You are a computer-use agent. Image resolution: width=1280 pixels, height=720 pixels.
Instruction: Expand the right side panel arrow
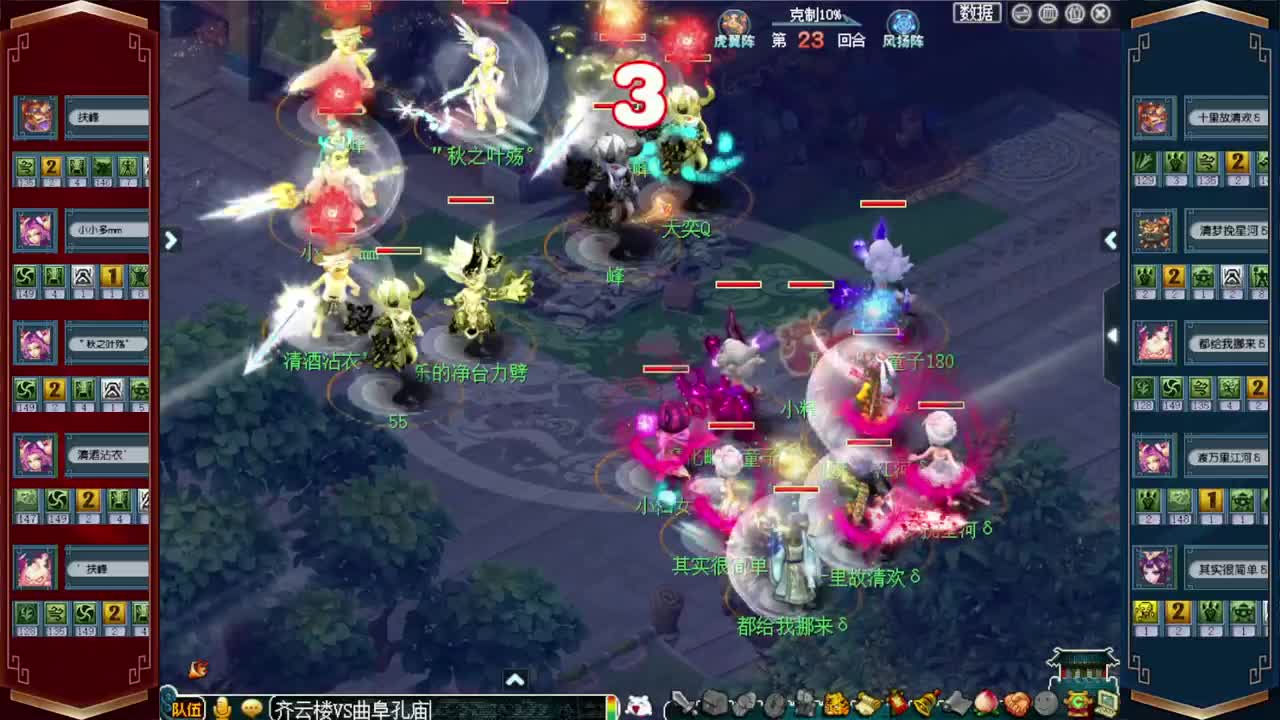1111,240
